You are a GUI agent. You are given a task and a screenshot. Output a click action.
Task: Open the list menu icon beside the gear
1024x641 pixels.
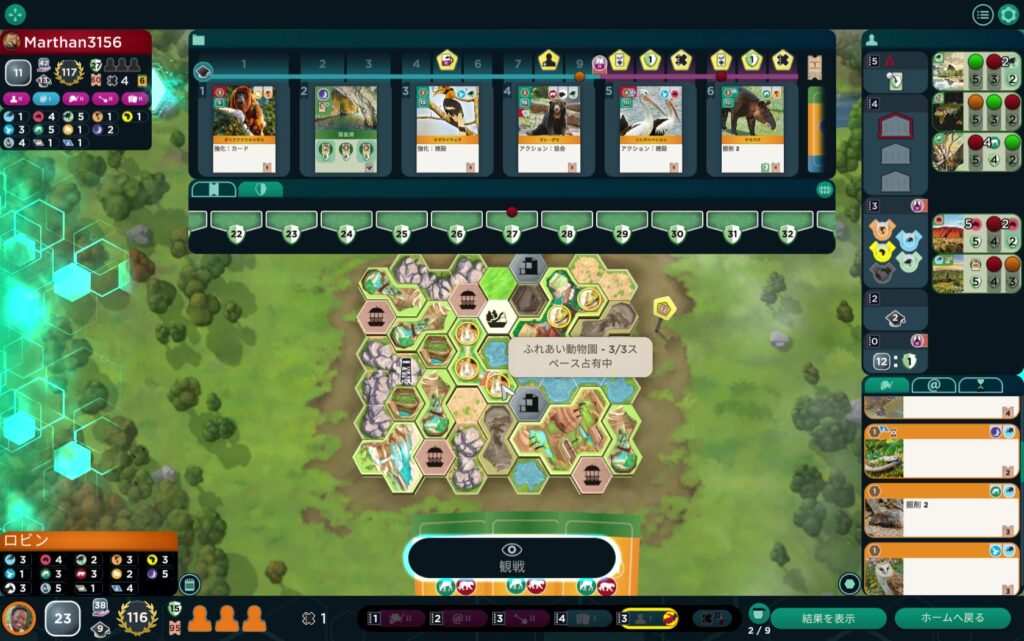coord(983,14)
